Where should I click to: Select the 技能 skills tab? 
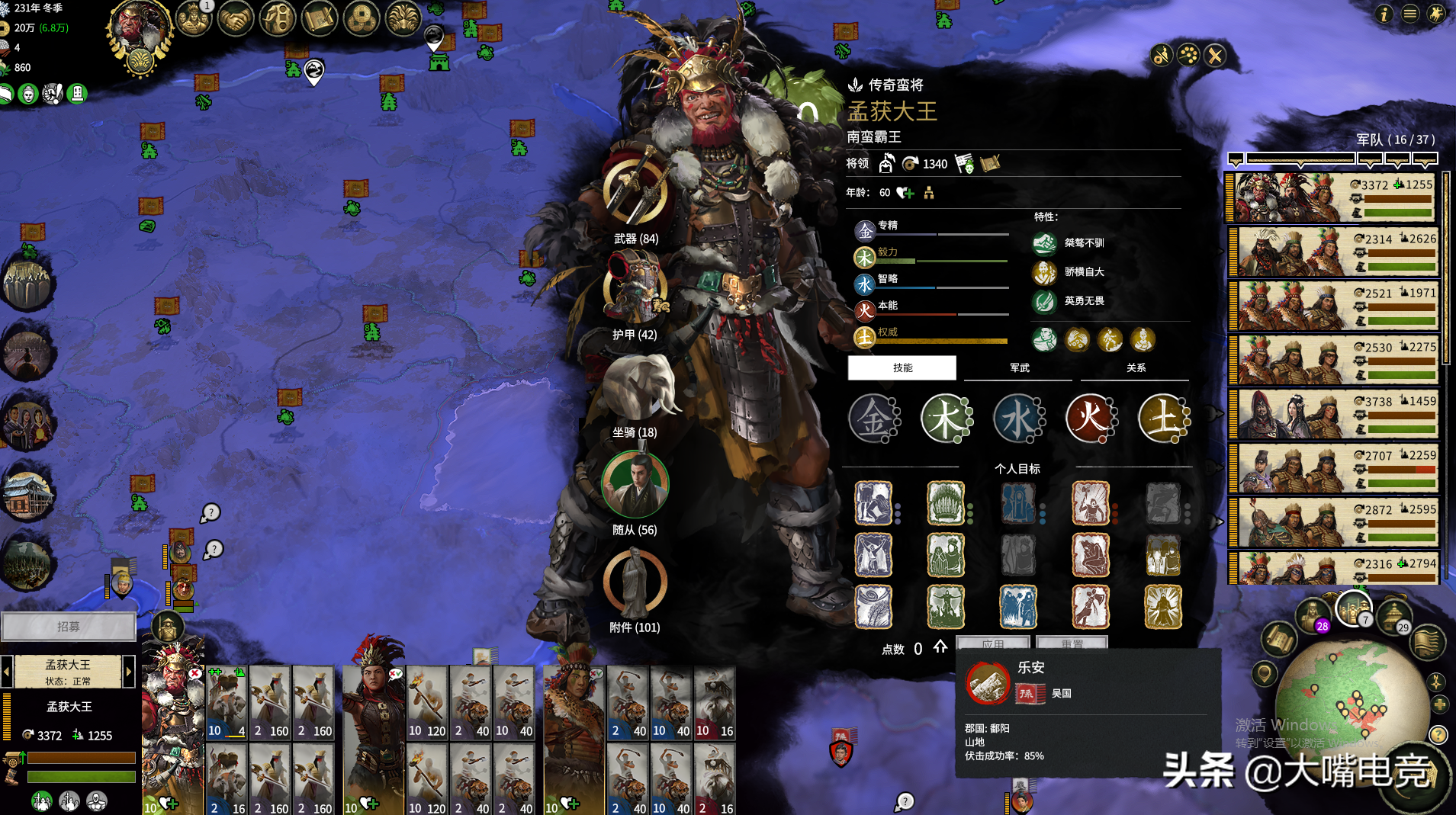point(902,367)
